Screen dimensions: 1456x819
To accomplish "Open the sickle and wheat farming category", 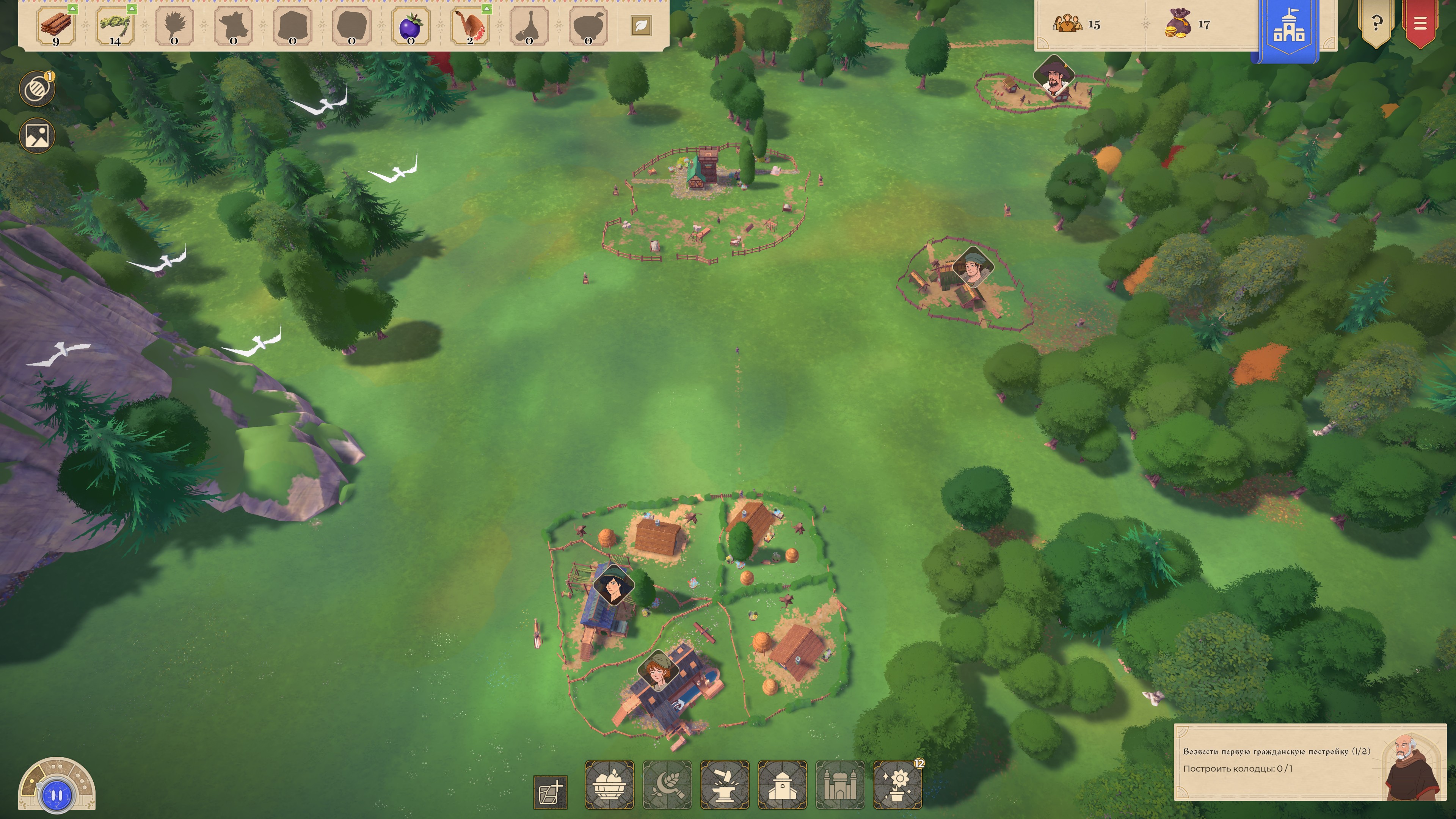I will pos(667,784).
